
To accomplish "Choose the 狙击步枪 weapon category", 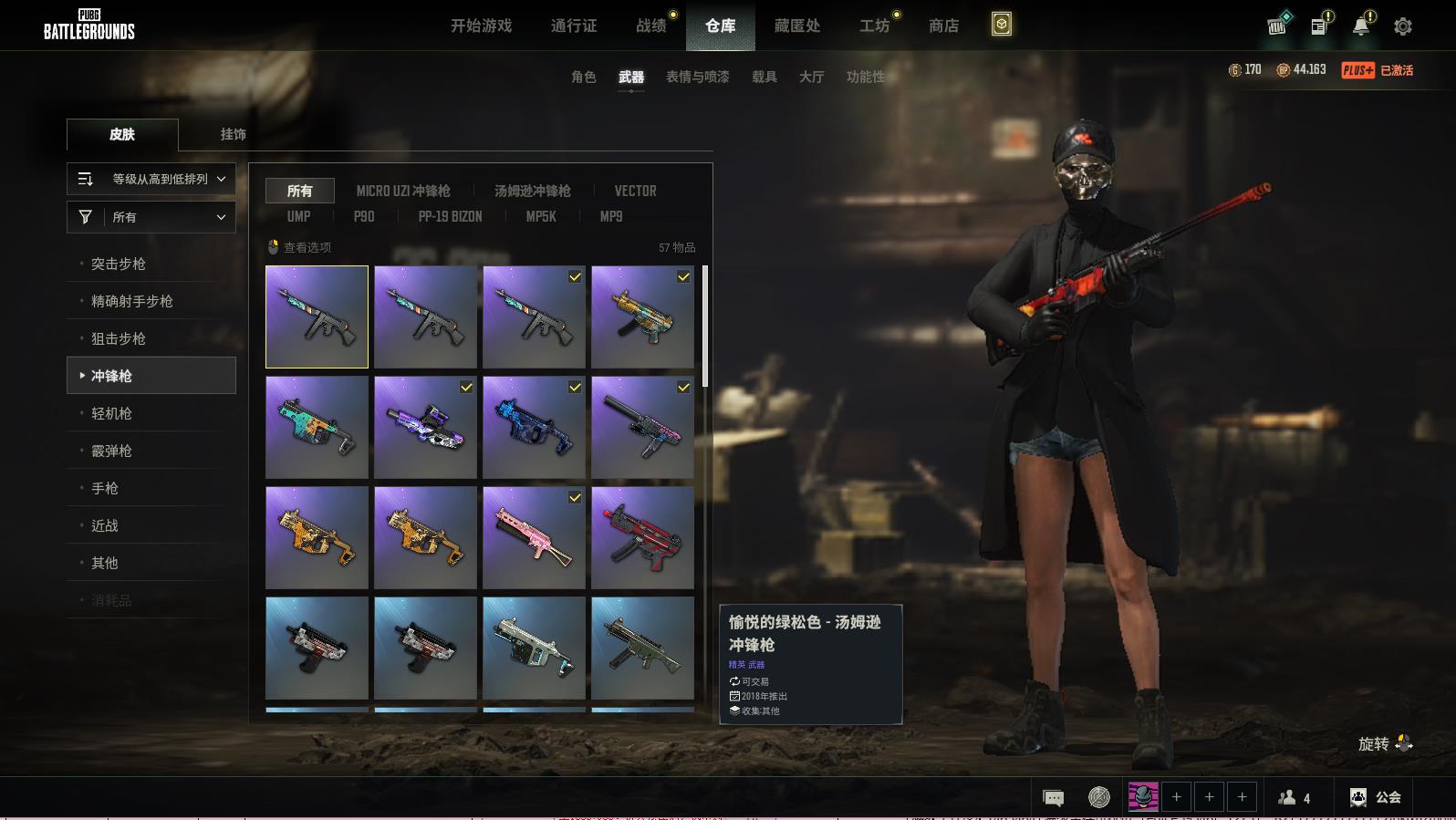I will [x=119, y=338].
